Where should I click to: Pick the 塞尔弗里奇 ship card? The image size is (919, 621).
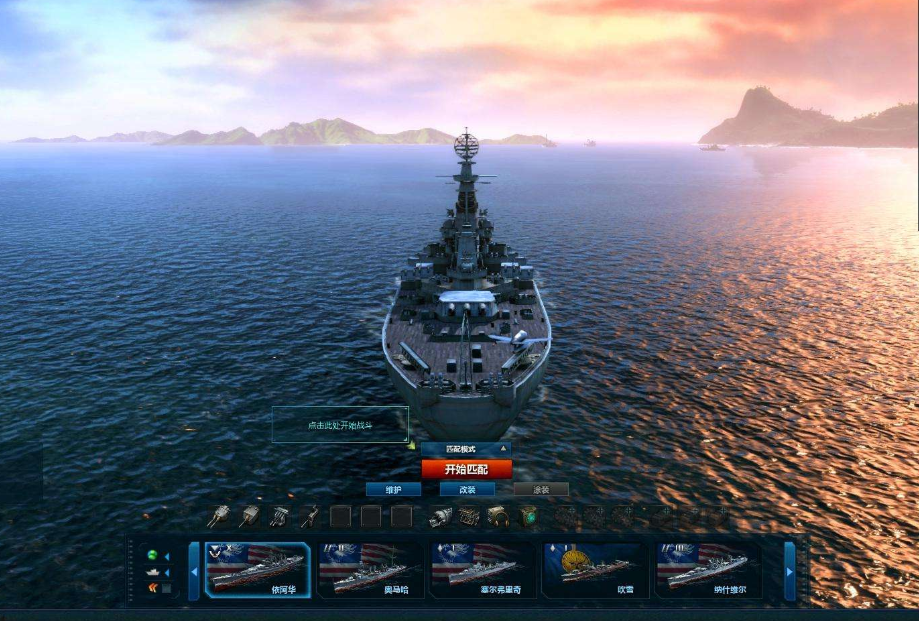pos(483,570)
